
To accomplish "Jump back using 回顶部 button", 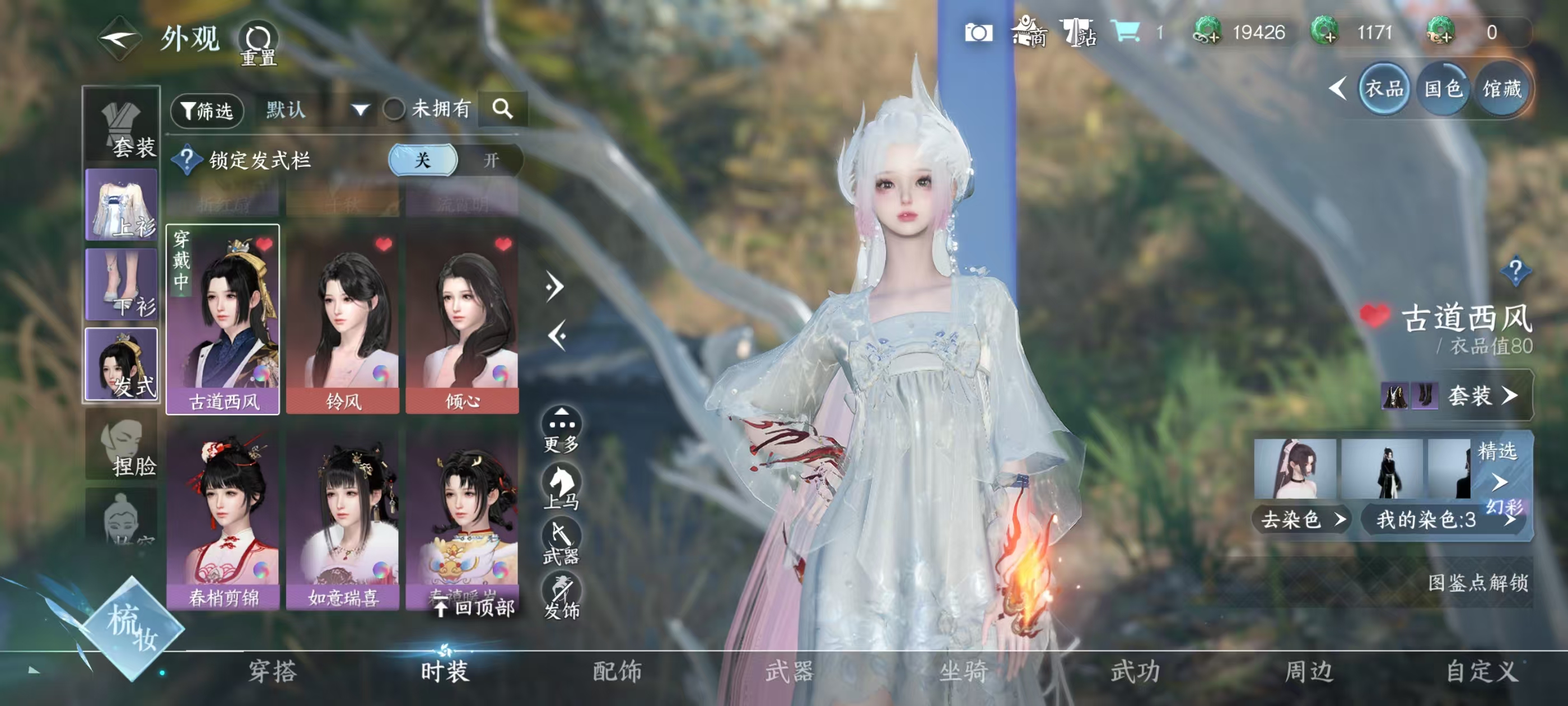I will (475, 607).
